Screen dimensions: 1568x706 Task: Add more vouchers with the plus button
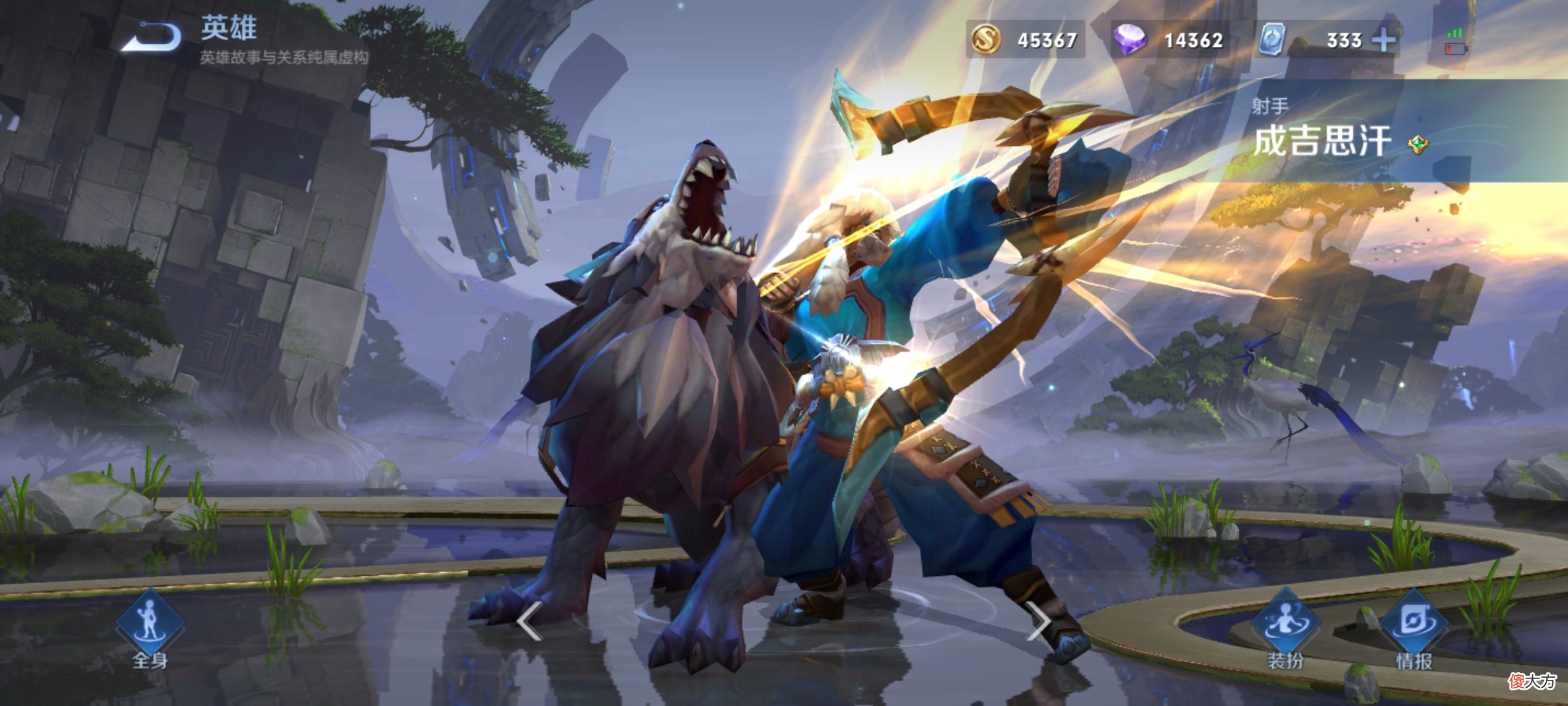1384,40
